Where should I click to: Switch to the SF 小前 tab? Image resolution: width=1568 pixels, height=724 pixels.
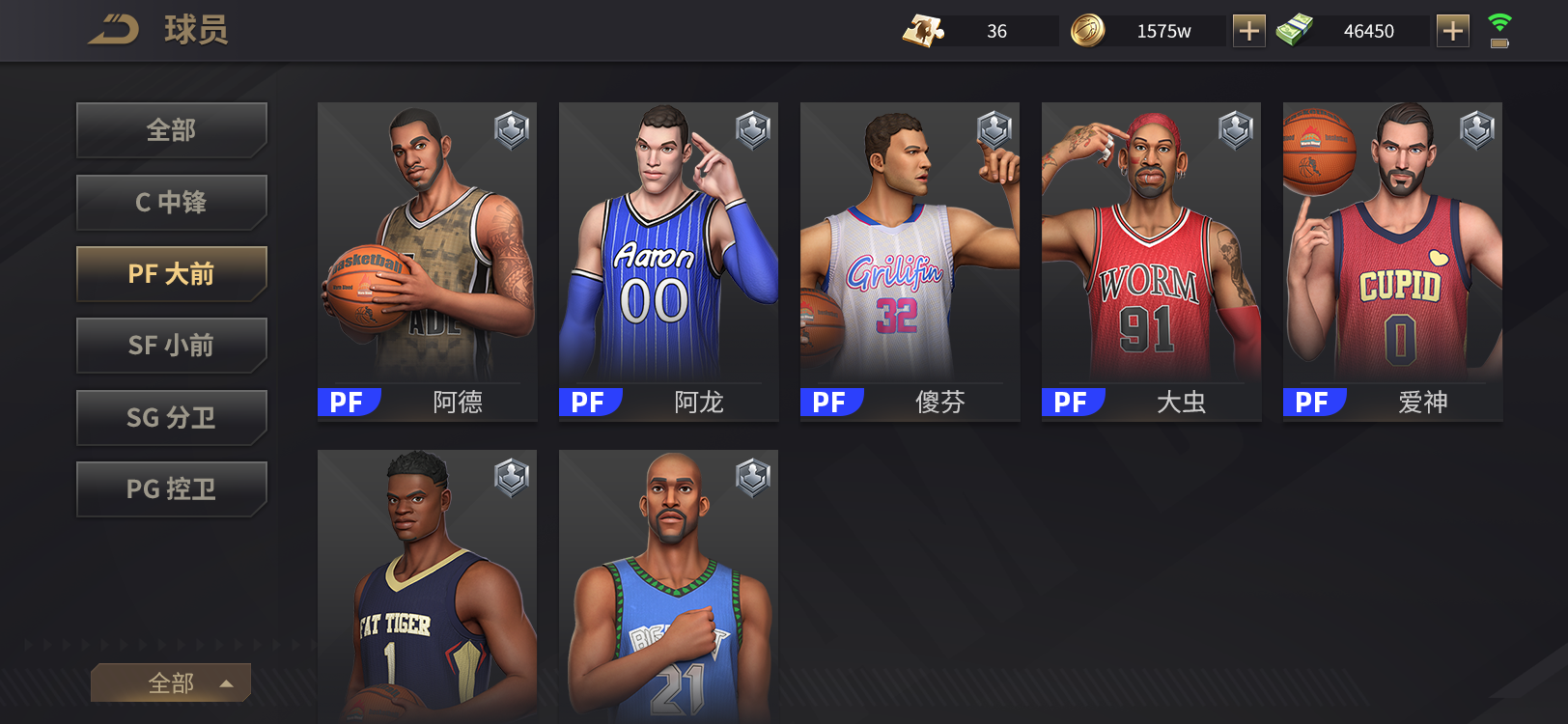[171, 346]
